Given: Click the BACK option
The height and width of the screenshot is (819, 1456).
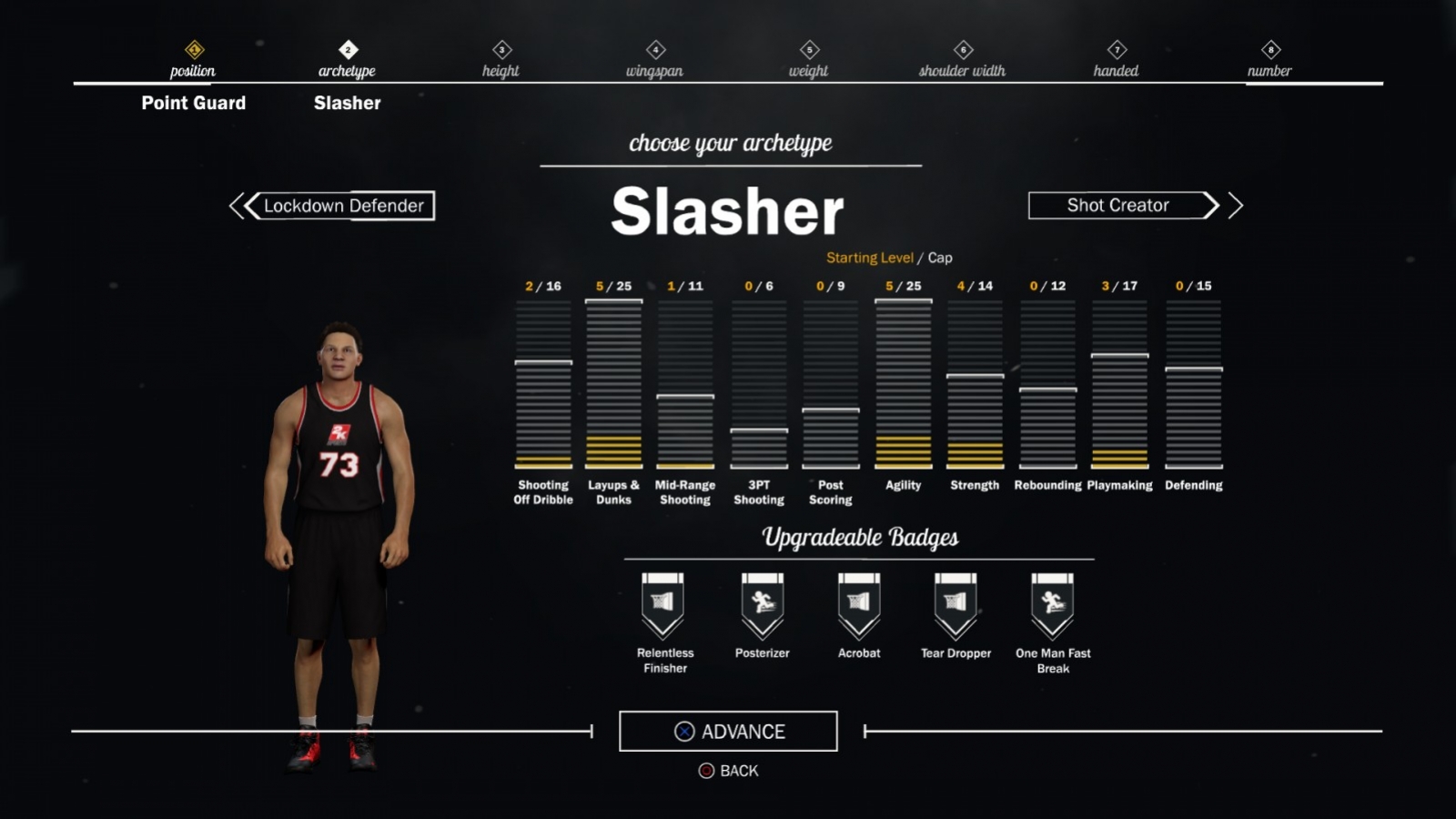Looking at the screenshot, I should click(728, 771).
